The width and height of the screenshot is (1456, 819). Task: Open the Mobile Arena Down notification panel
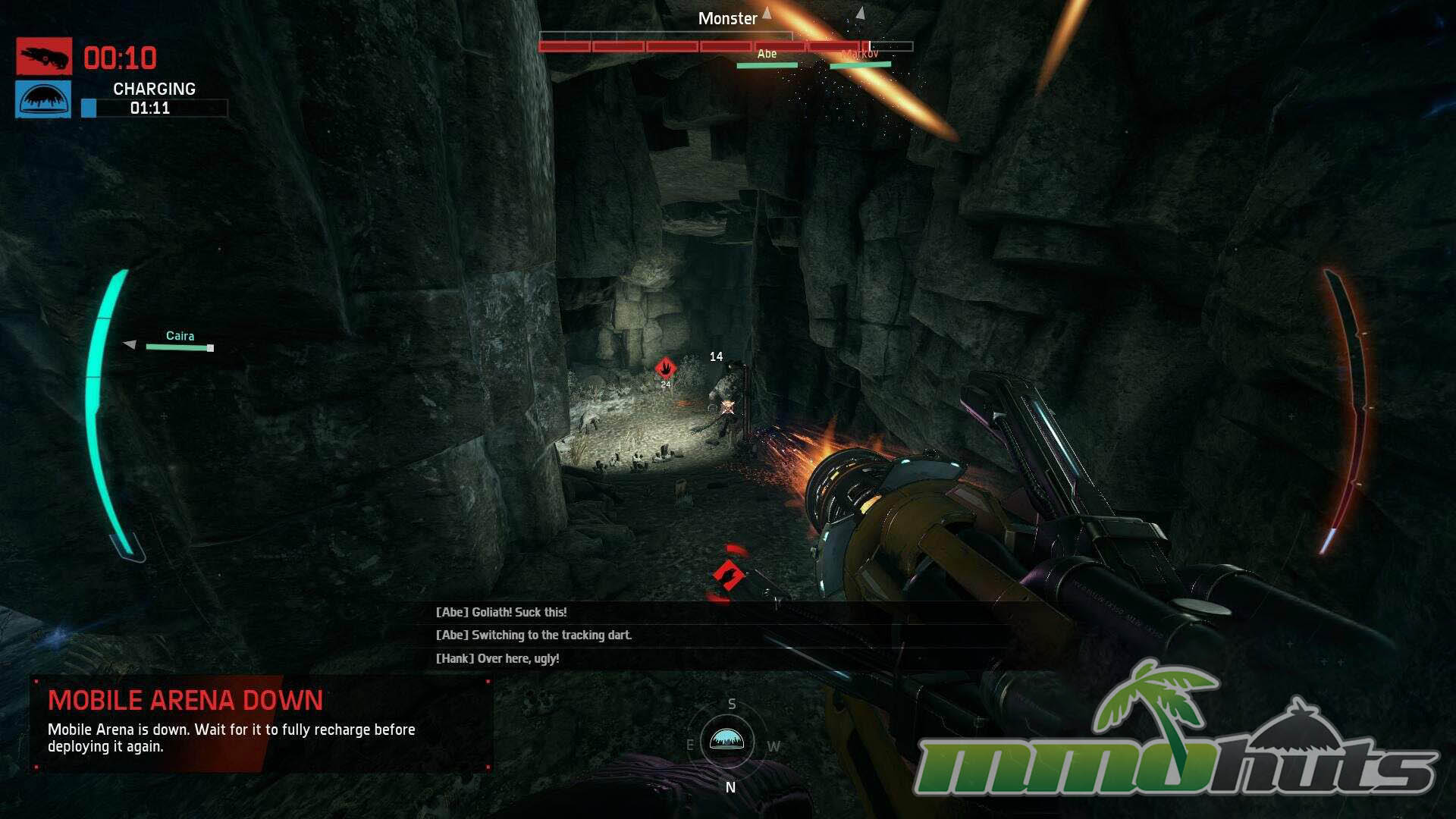point(262,723)
